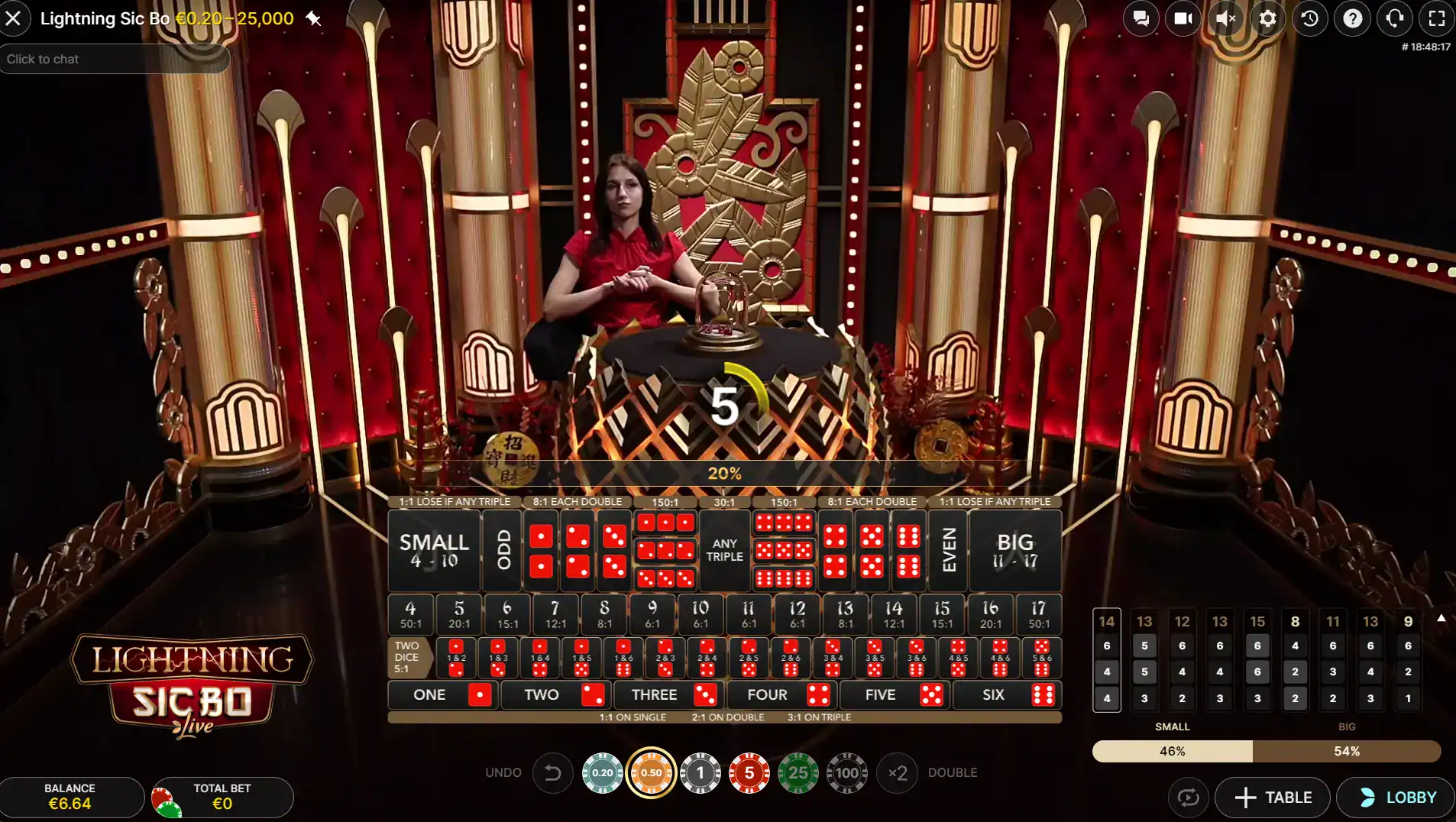Open the chat messages panel

pos(1141,18)
